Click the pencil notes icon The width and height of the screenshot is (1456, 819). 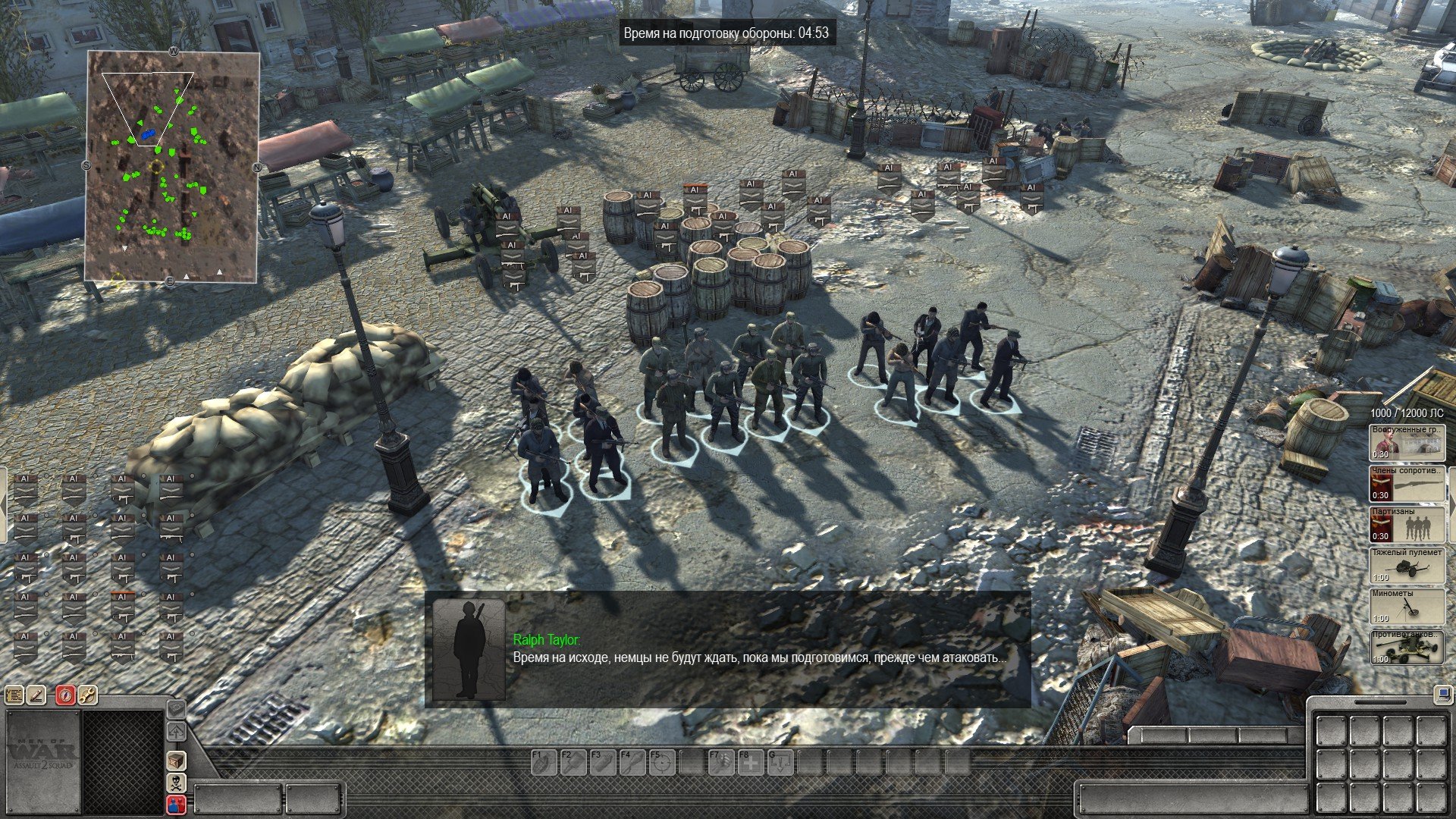click(x=37, y=695)
